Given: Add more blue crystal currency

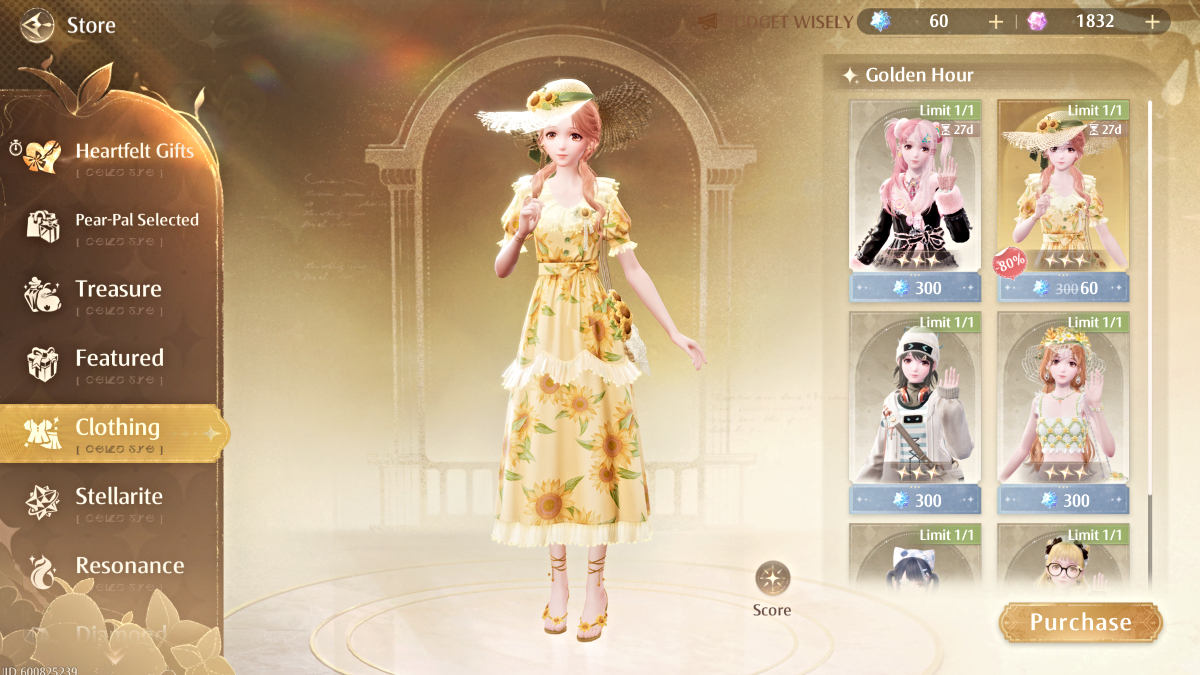Looking at the screenshot, I should (x=995, y=21).
